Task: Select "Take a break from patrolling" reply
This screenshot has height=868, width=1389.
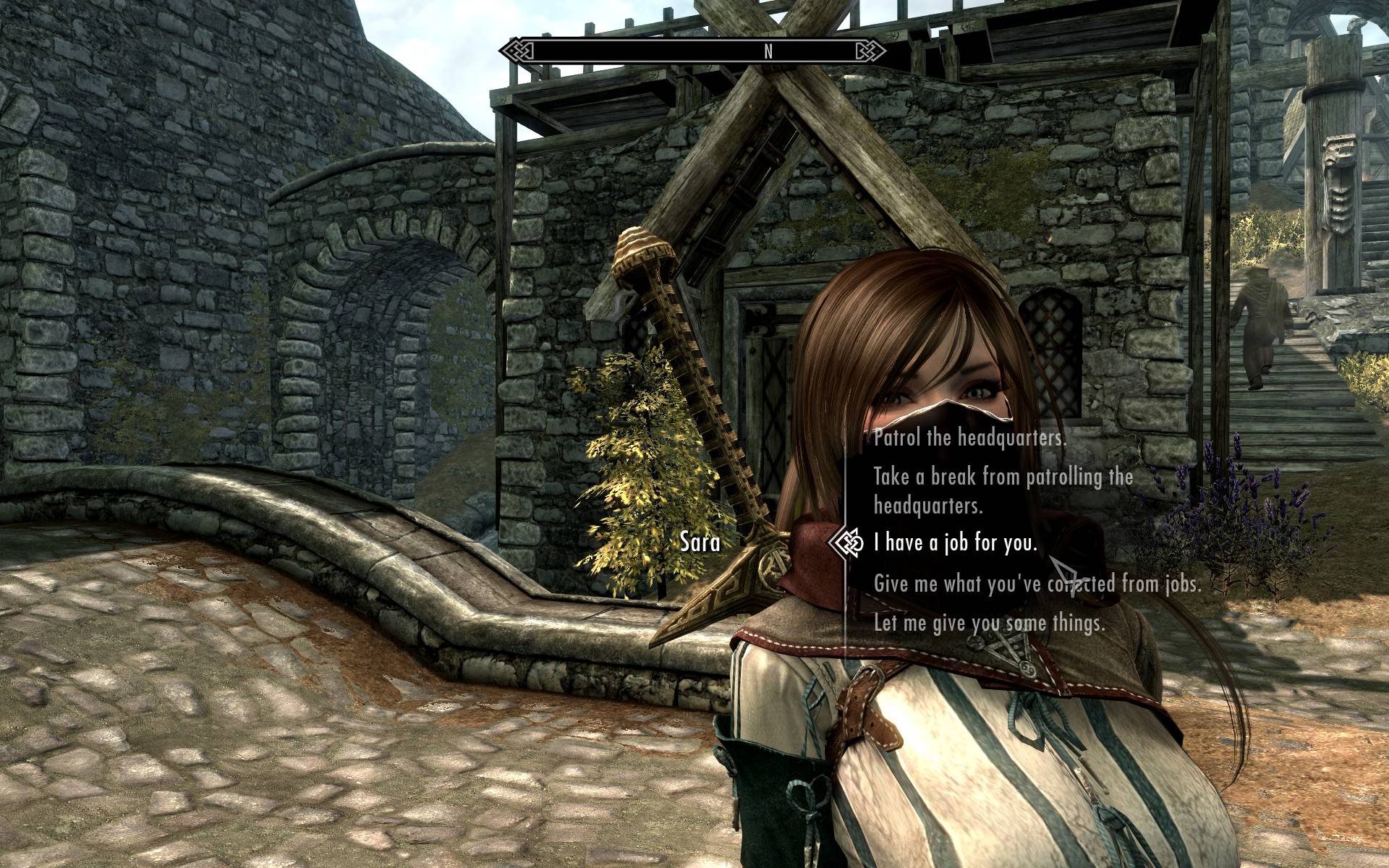Action: click(1003, 490)
